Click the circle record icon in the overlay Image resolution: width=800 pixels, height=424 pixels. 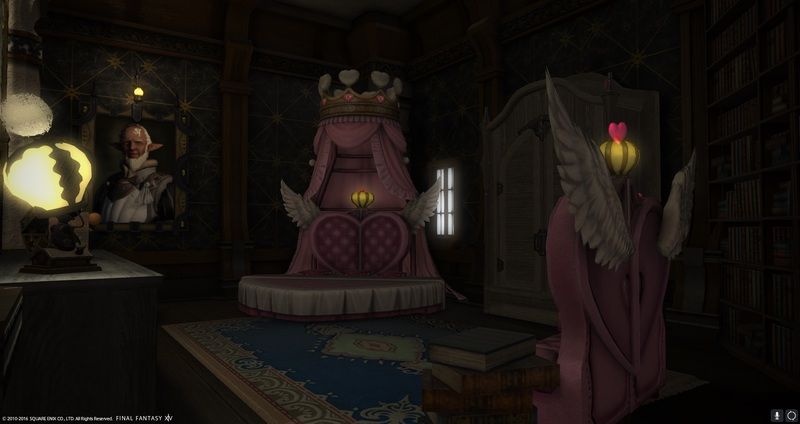(790, 414)
